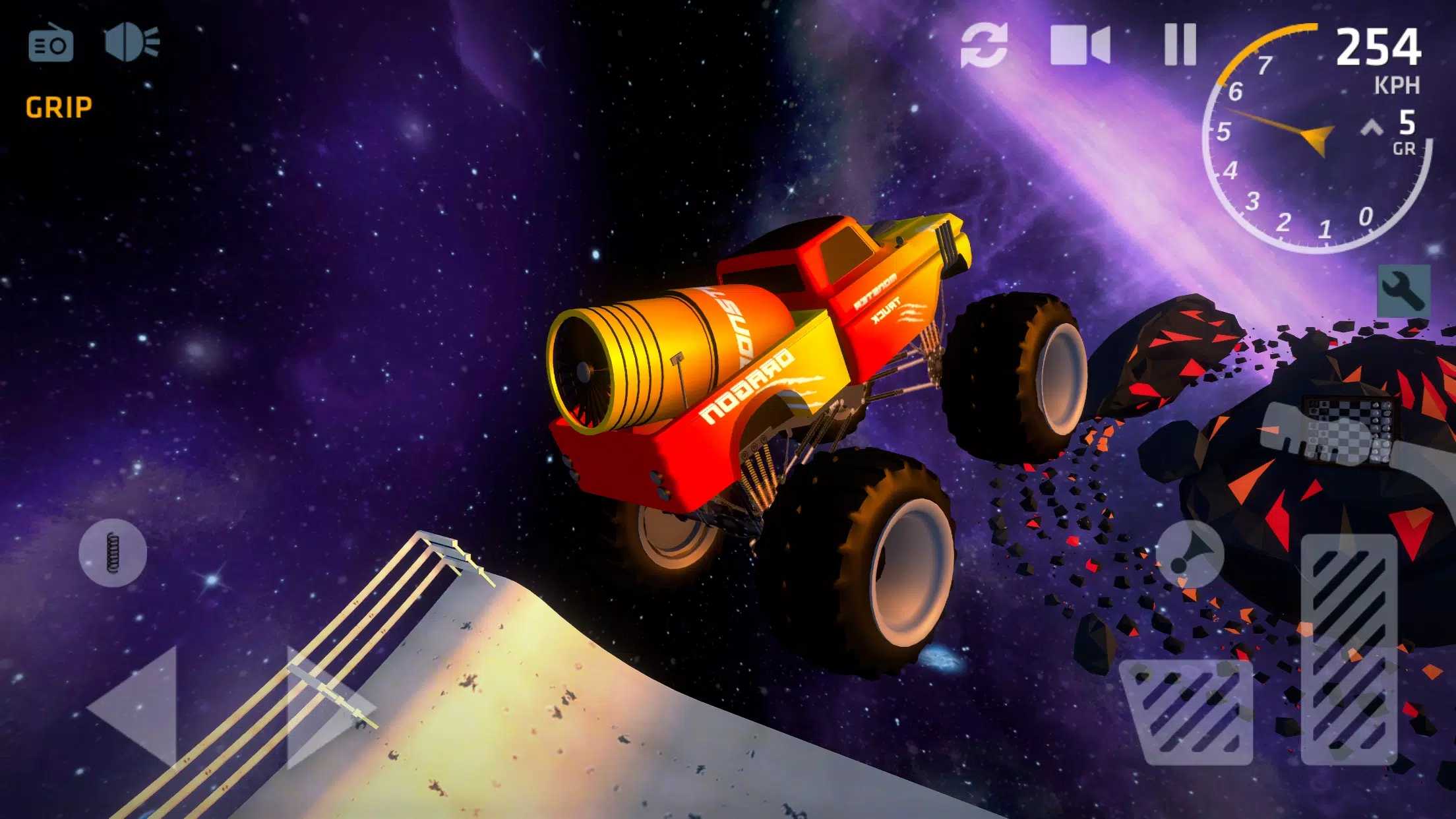1456x819 pixels.
Task: Change the camera view with the video camera icon
Action: tap(1079, 45)
